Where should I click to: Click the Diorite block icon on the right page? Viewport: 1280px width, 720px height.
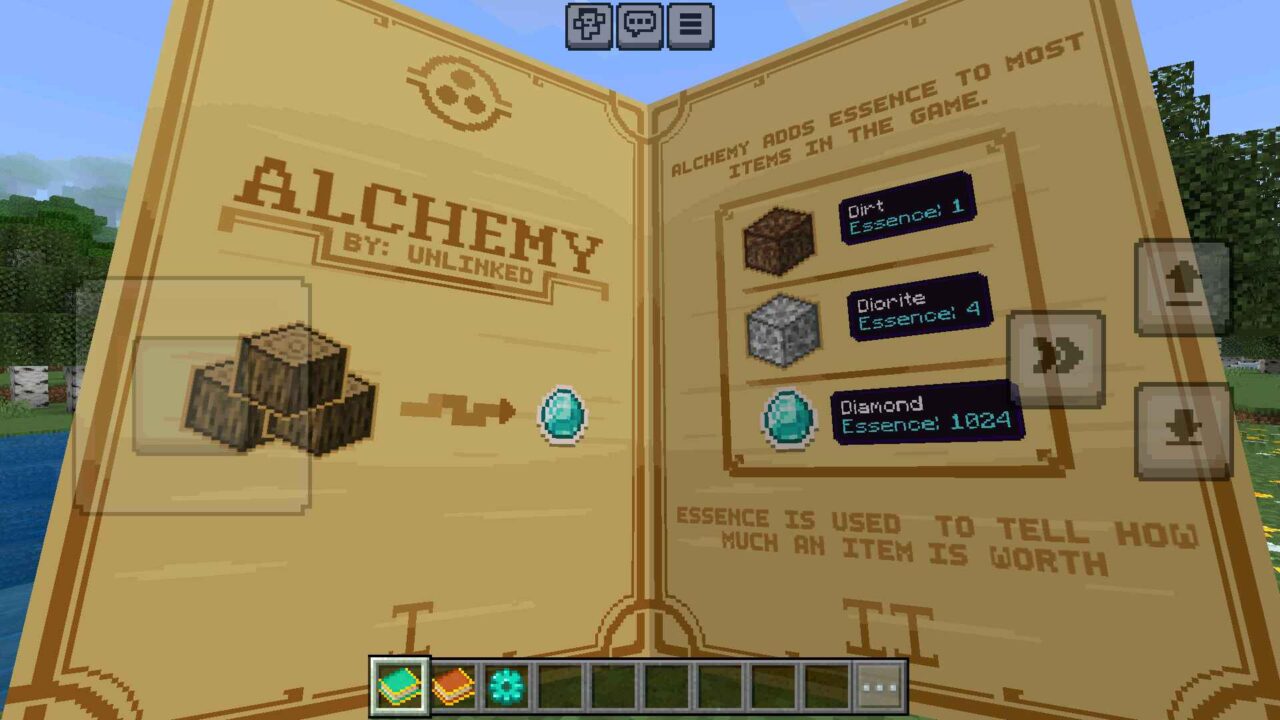(x=781, y=330)
